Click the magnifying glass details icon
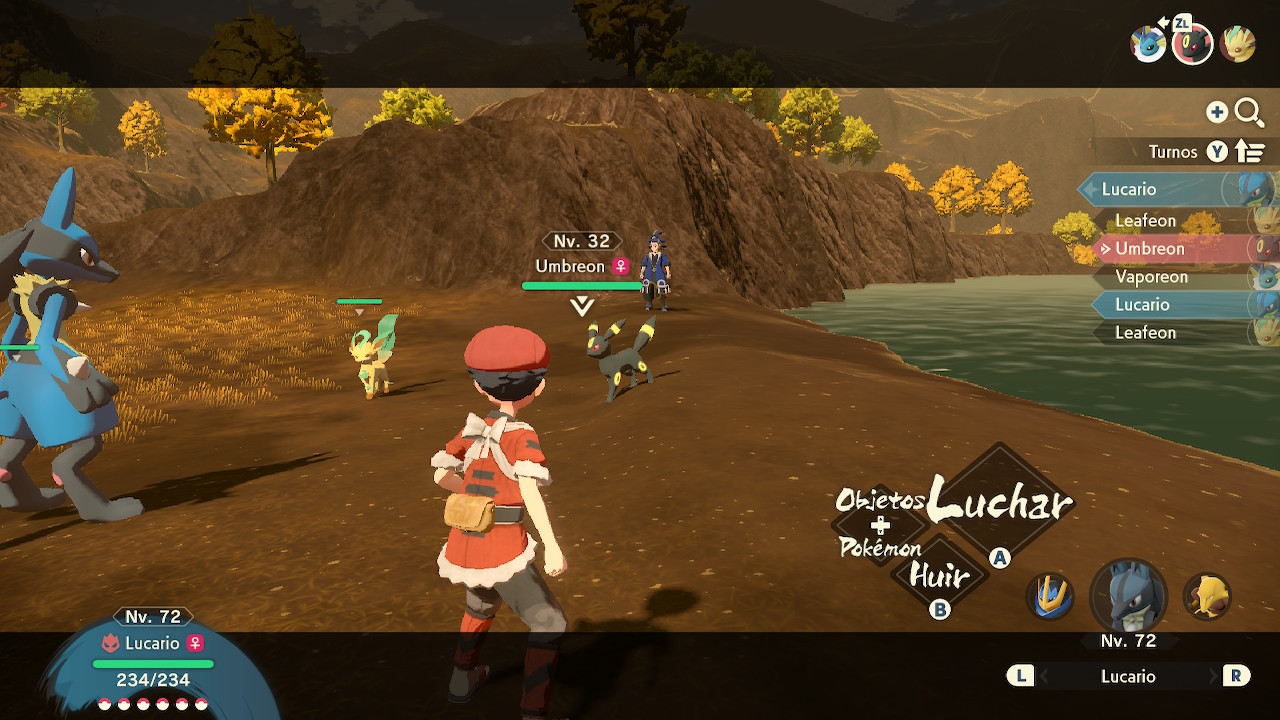Viewport: 1280px width, 720px height. (1249, 112)
